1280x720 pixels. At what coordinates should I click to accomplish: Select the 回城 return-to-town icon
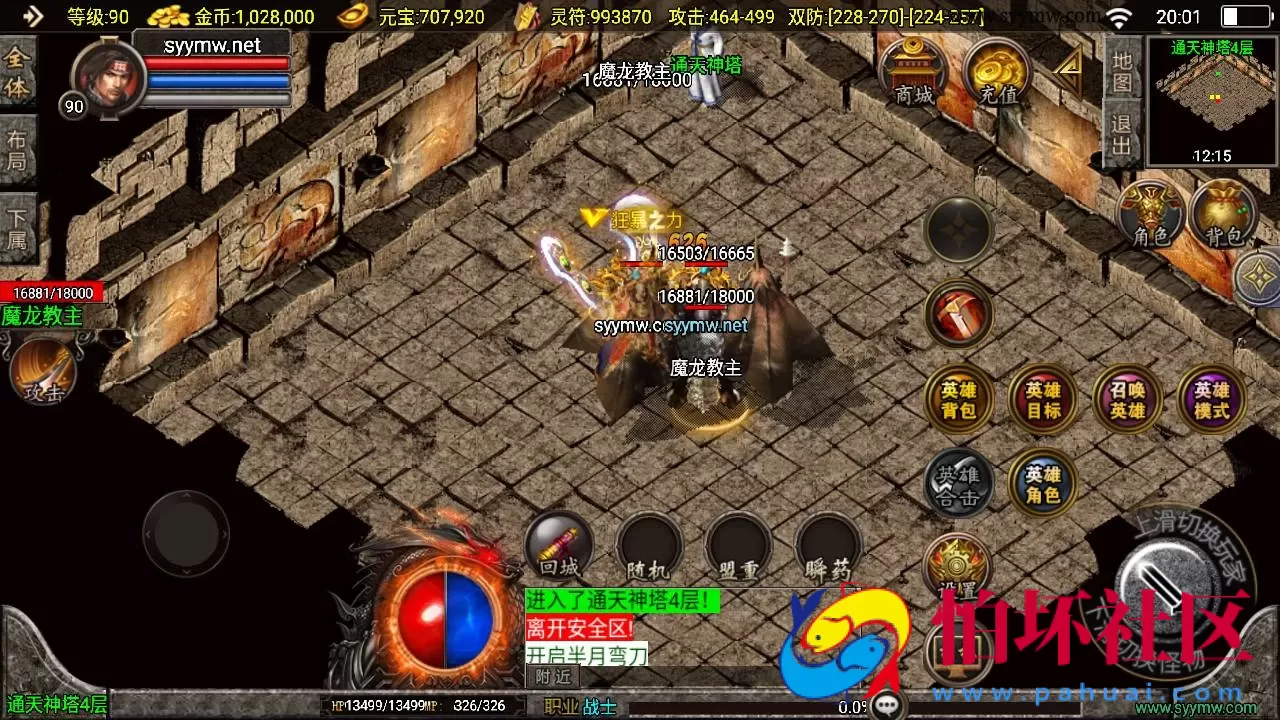point(558,545)
